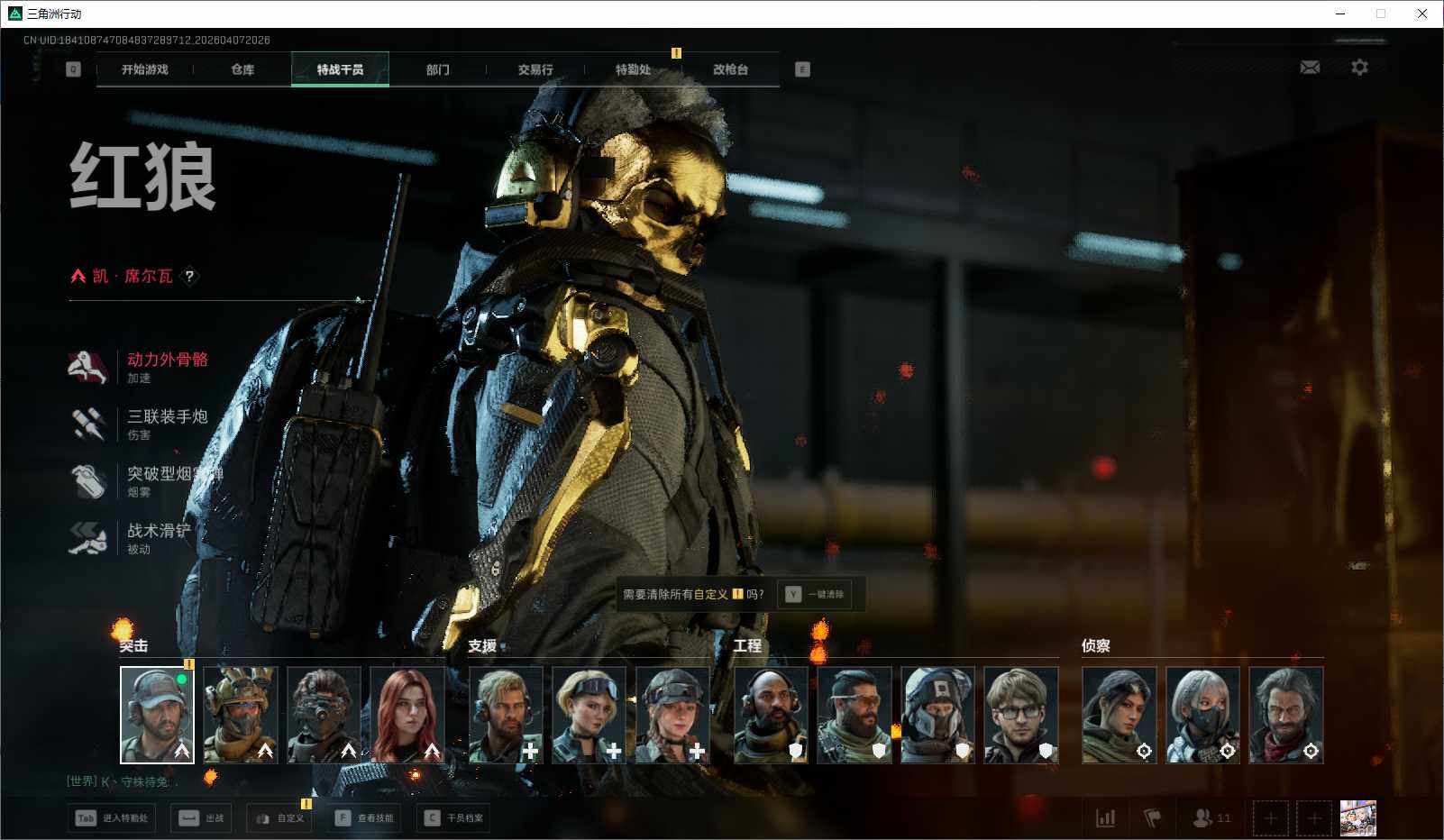This screenshot has height=840, width=1444.
Task: Click the 自定义 button
Action: click(280, 818)
